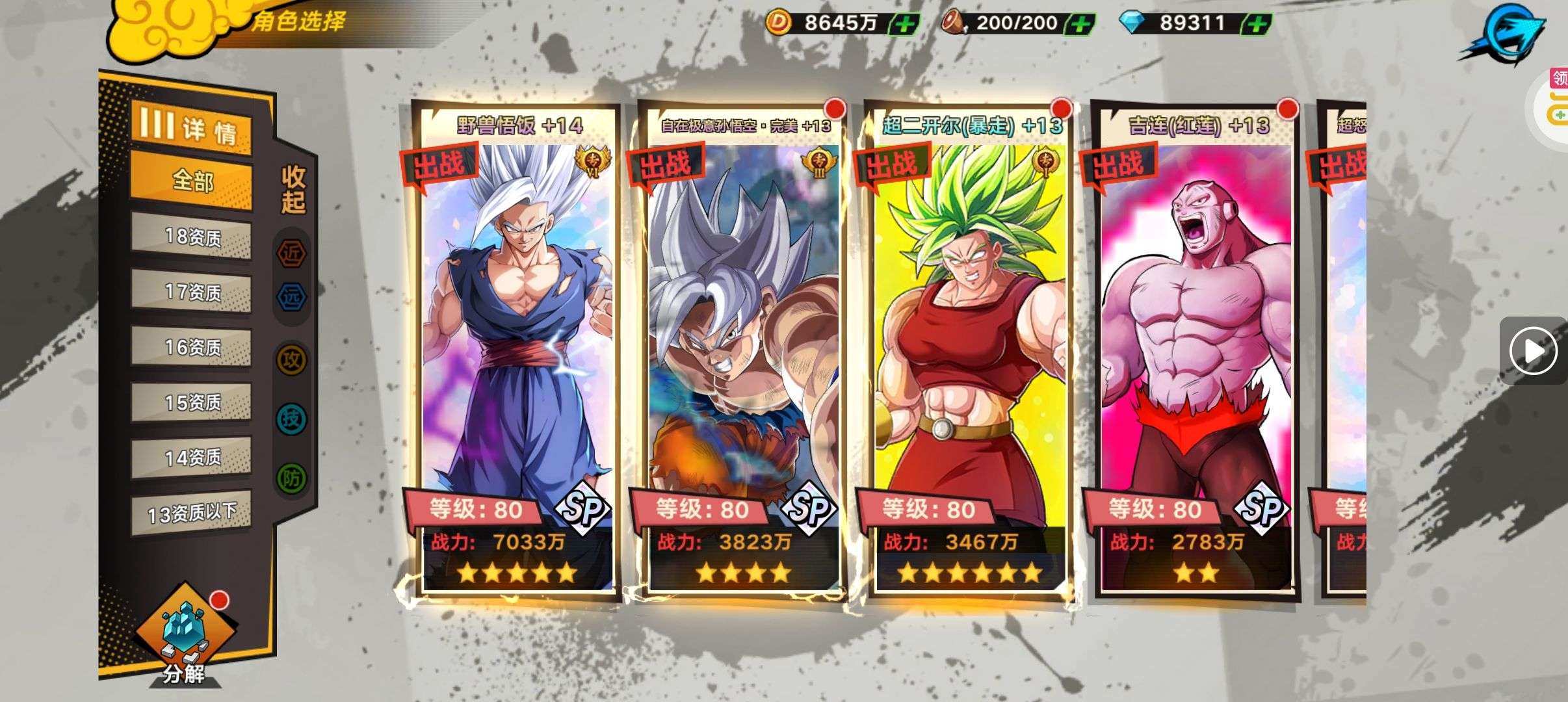Choose the 15资质 filter
1568x702 pixels.
(192, 402)
